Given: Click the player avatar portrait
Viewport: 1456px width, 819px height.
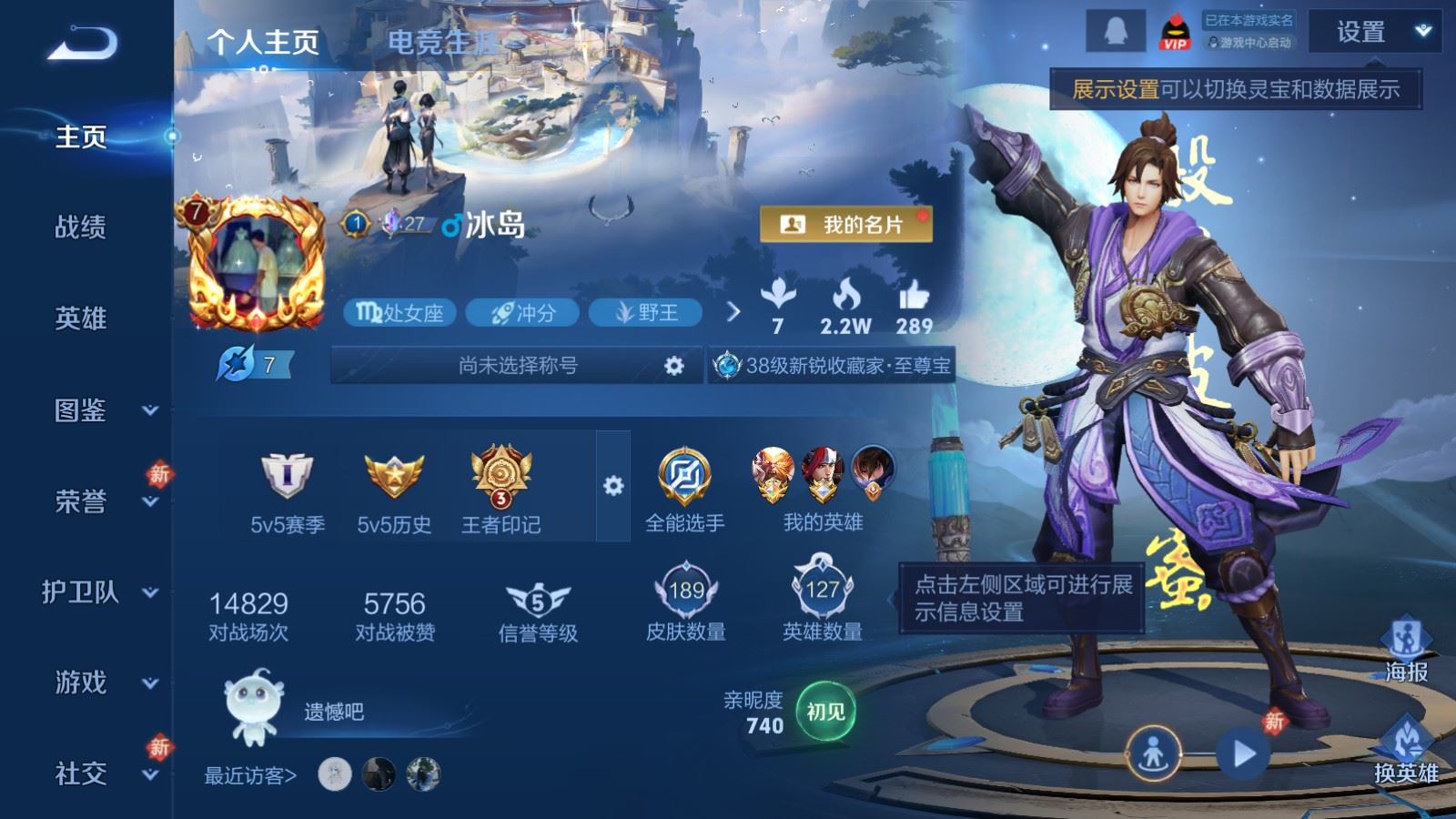Looking at the screenshot, I should (x=256, y=264).
